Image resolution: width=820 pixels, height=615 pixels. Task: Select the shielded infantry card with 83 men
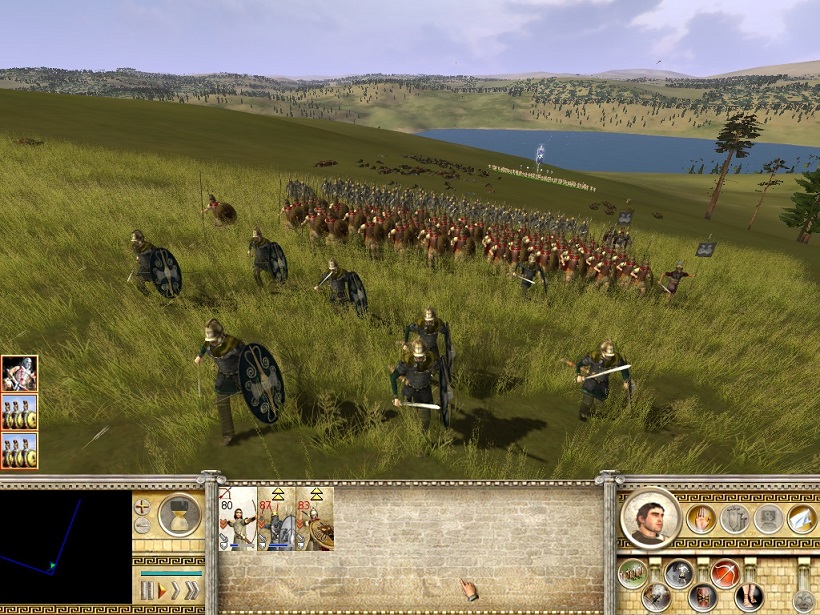click(315, 519)
